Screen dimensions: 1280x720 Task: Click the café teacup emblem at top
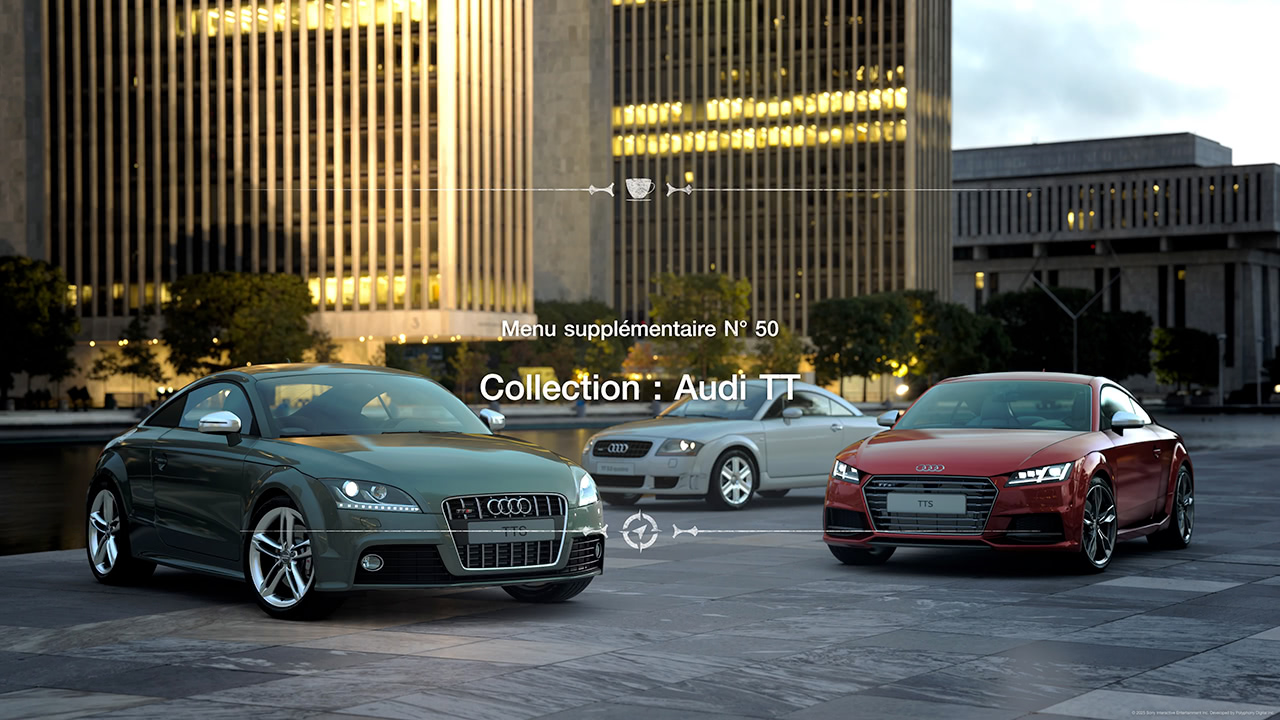click(x=638, y=188)
